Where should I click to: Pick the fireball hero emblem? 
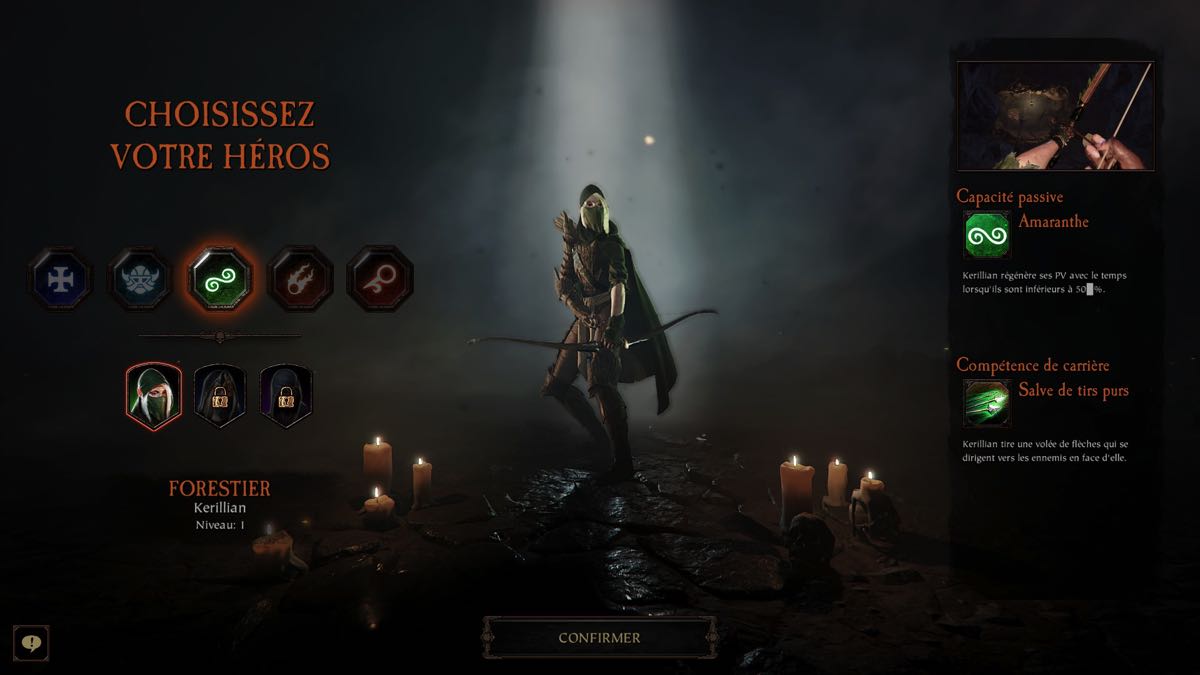tap(300, 277)
